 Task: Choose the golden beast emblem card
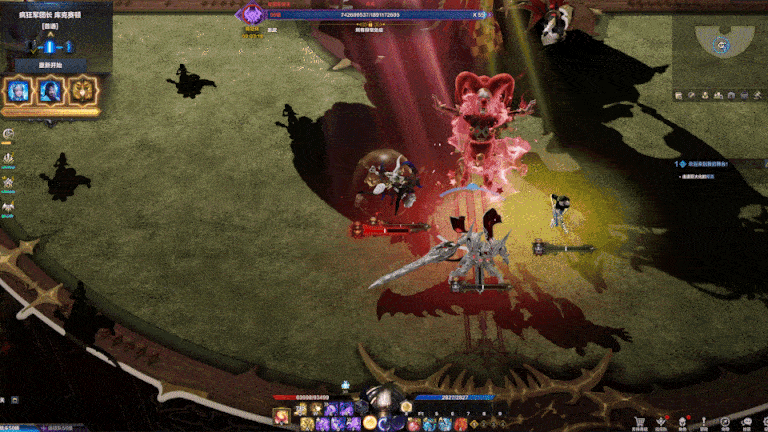pos(80,91)
